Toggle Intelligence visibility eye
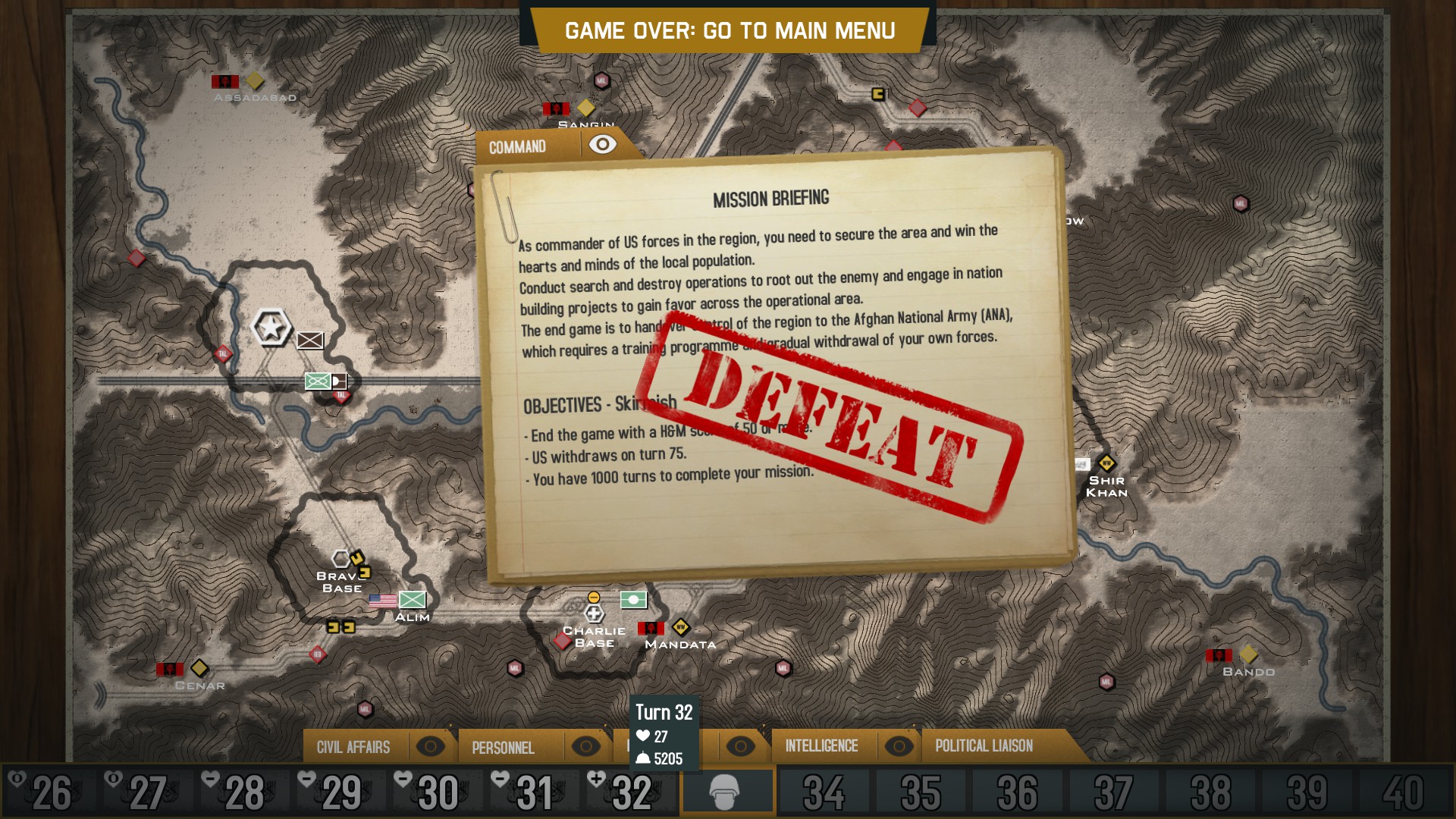Screen dimensions: 1456x819 coord(899,746)
